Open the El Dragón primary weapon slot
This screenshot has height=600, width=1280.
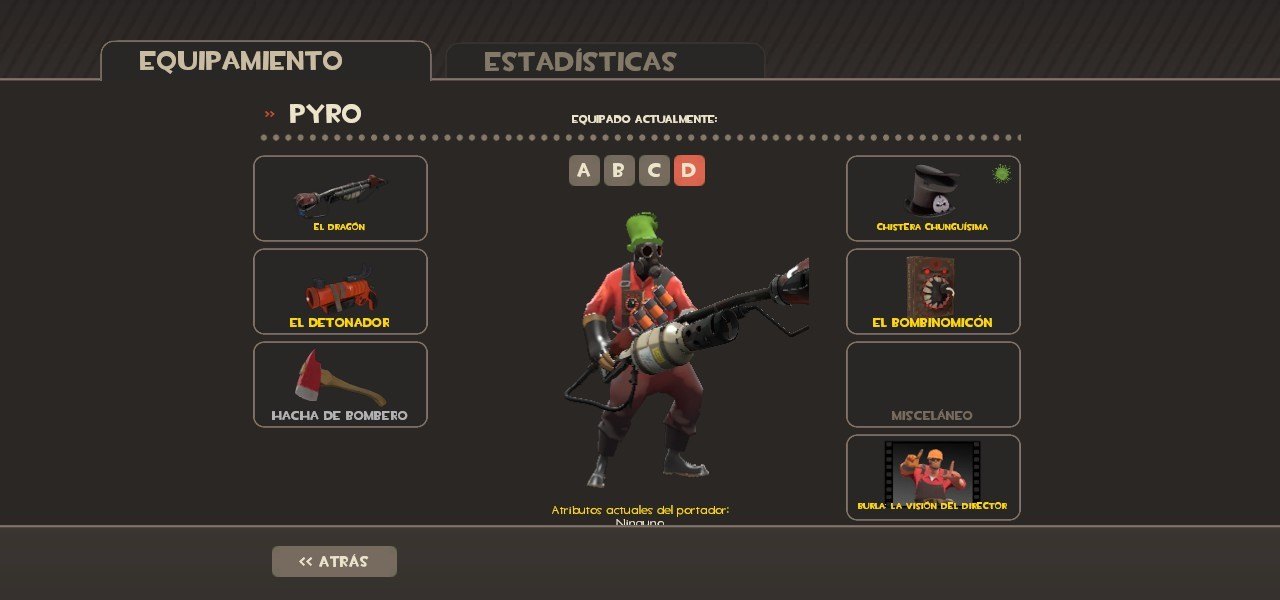pyautogui.click(x=340, y=198)
